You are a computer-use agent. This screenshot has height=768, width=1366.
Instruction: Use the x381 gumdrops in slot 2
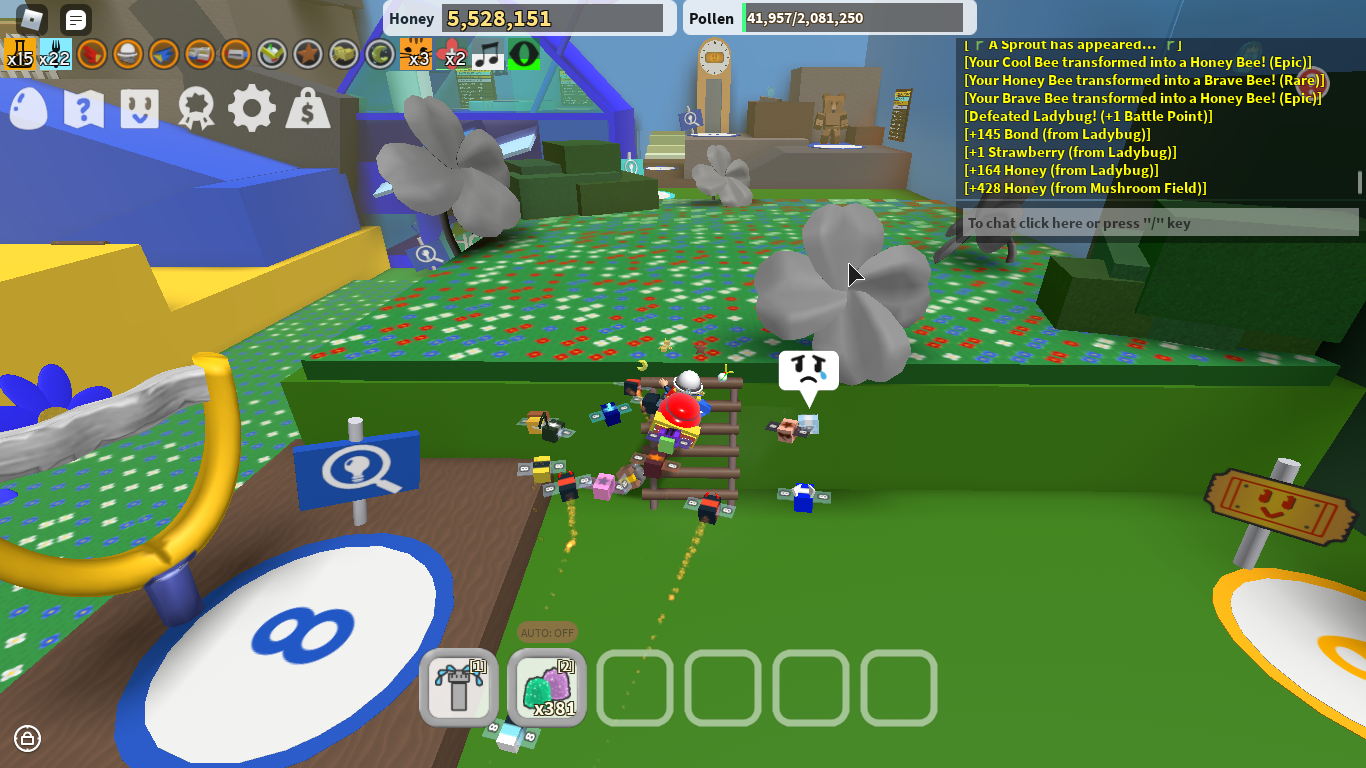[x=546, y=688]
